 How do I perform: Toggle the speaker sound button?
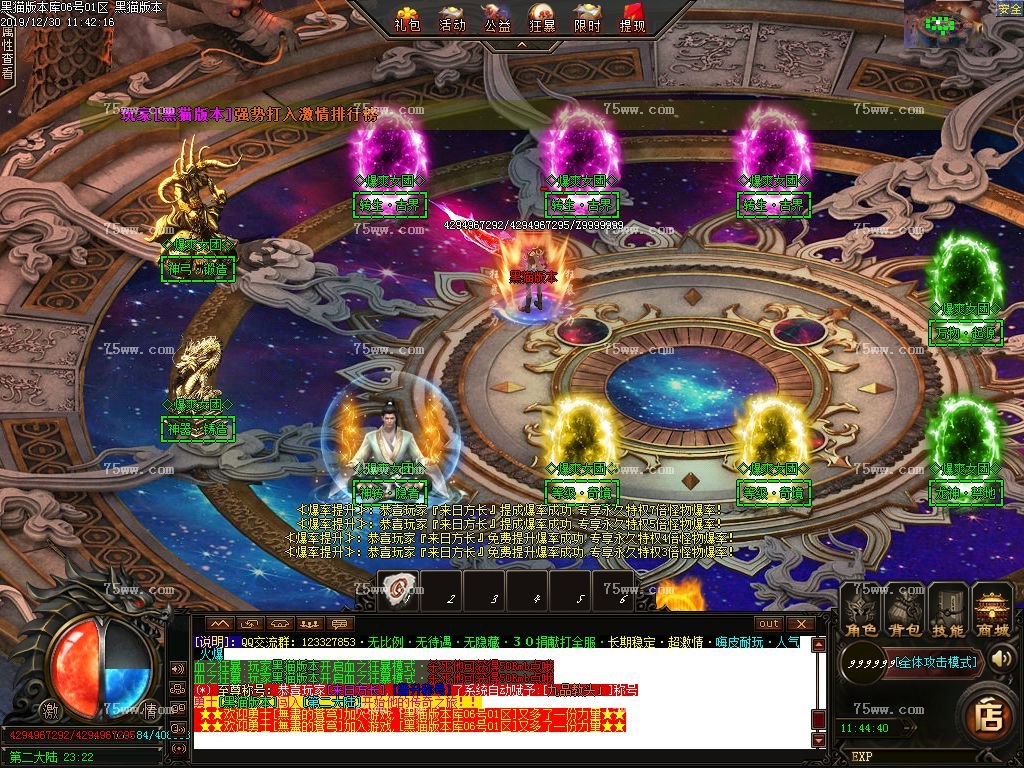coord(1003,658)
